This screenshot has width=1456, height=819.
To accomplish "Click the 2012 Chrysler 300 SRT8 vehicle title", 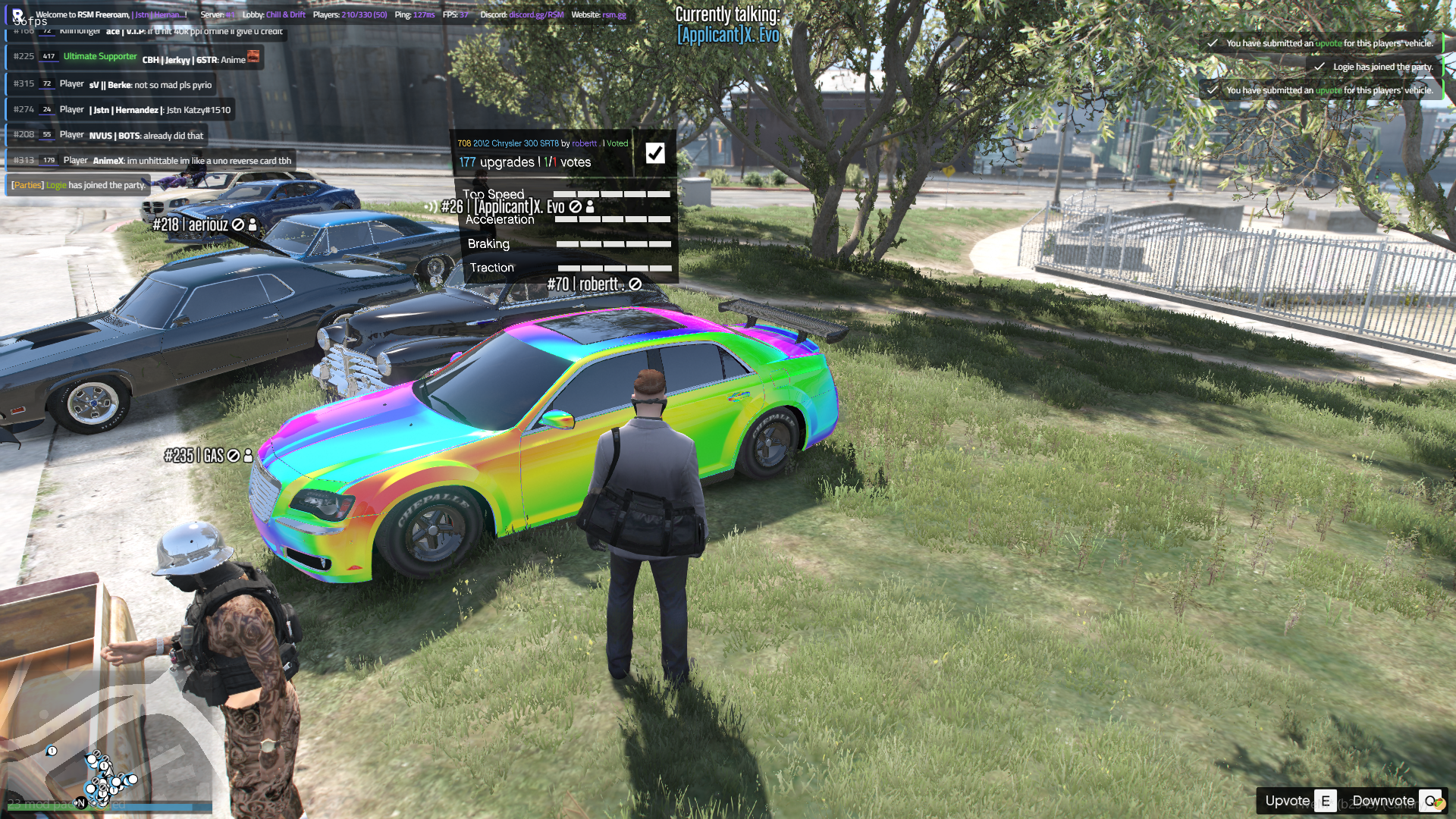I will [516, 143].
